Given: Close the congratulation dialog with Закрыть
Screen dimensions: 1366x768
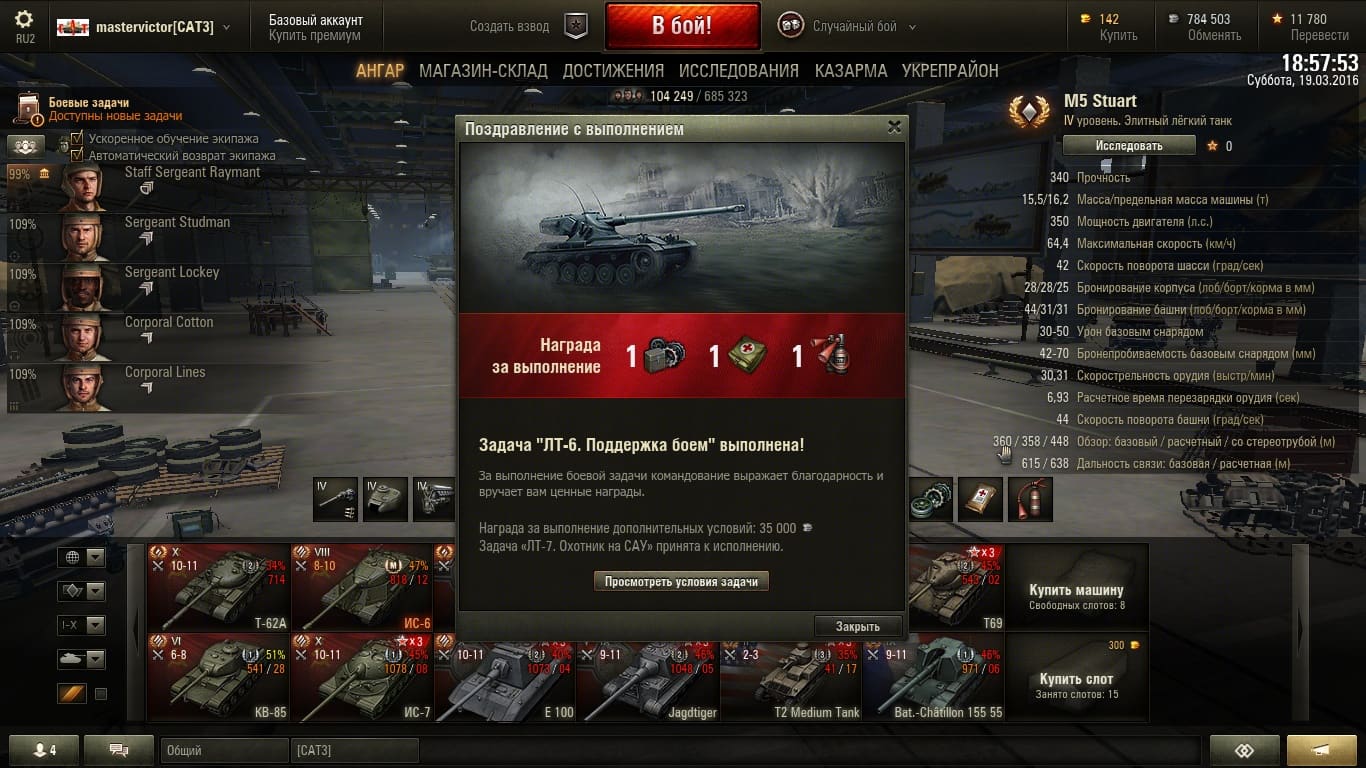Looking at the screenshot, I should pos(857,626).
